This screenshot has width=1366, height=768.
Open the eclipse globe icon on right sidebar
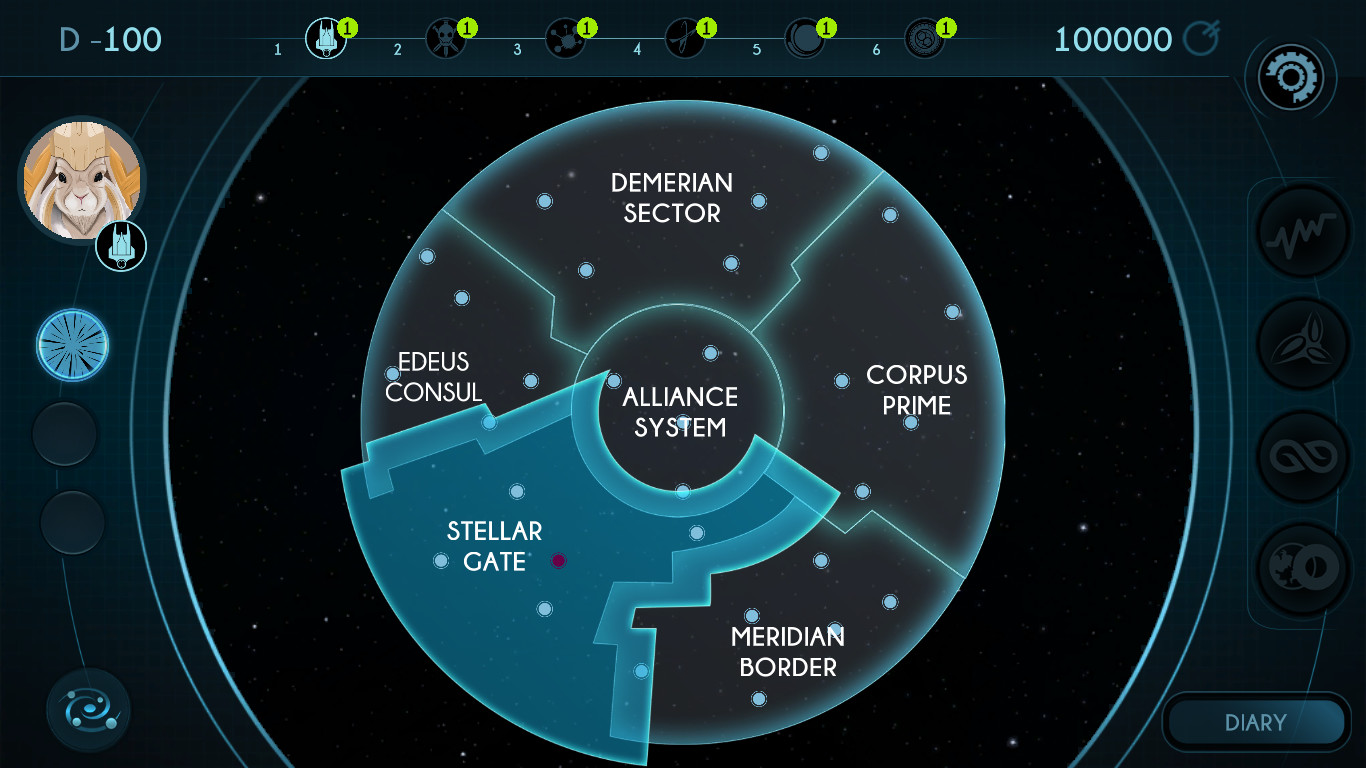1302,565
